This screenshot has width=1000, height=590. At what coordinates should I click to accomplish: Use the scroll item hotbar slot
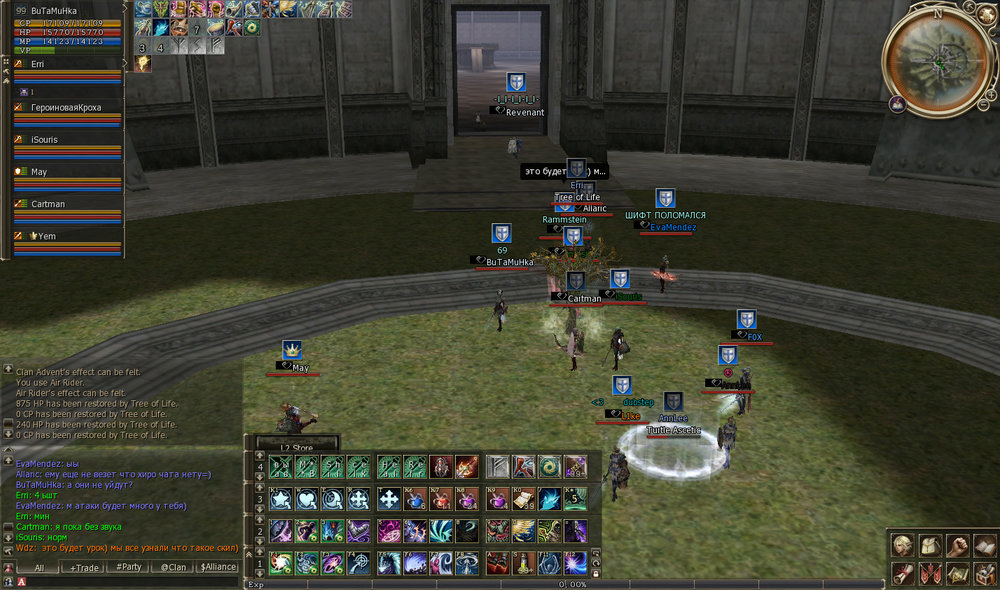pyautogui.click(x=524, y=498)
